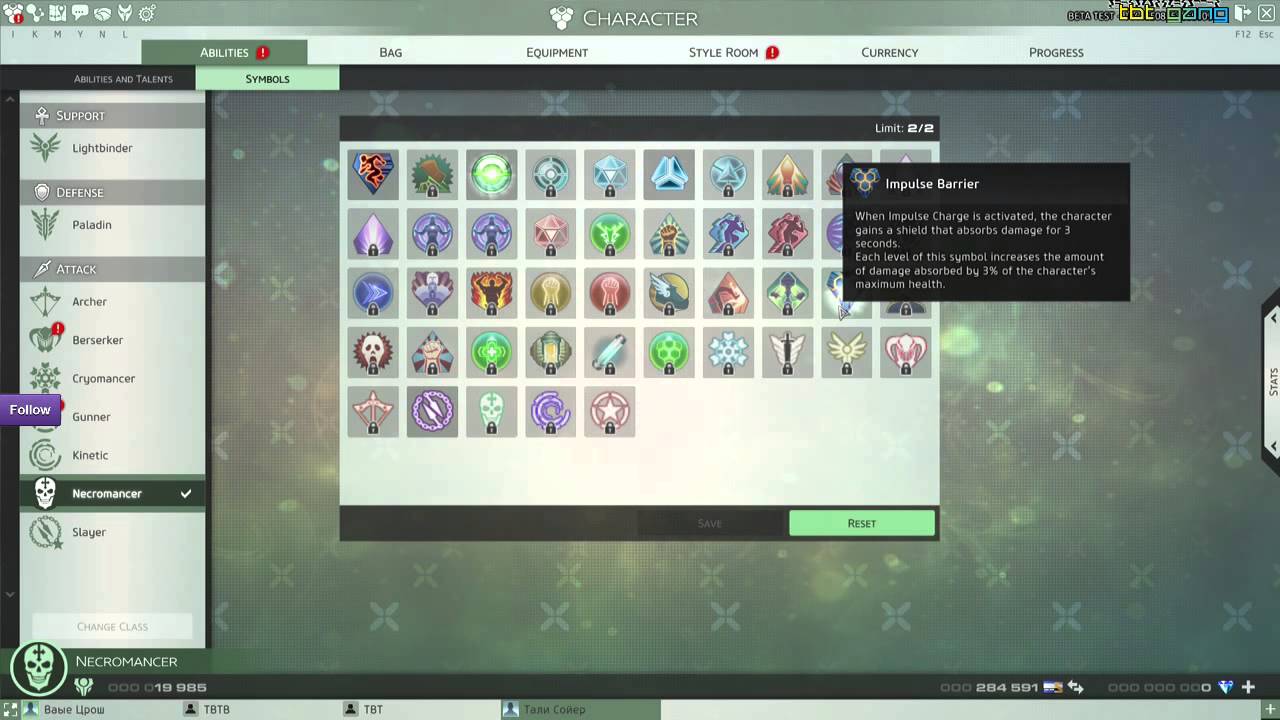Click the Follow button
Screen dimensions: 1280x720
coord(29,409)
